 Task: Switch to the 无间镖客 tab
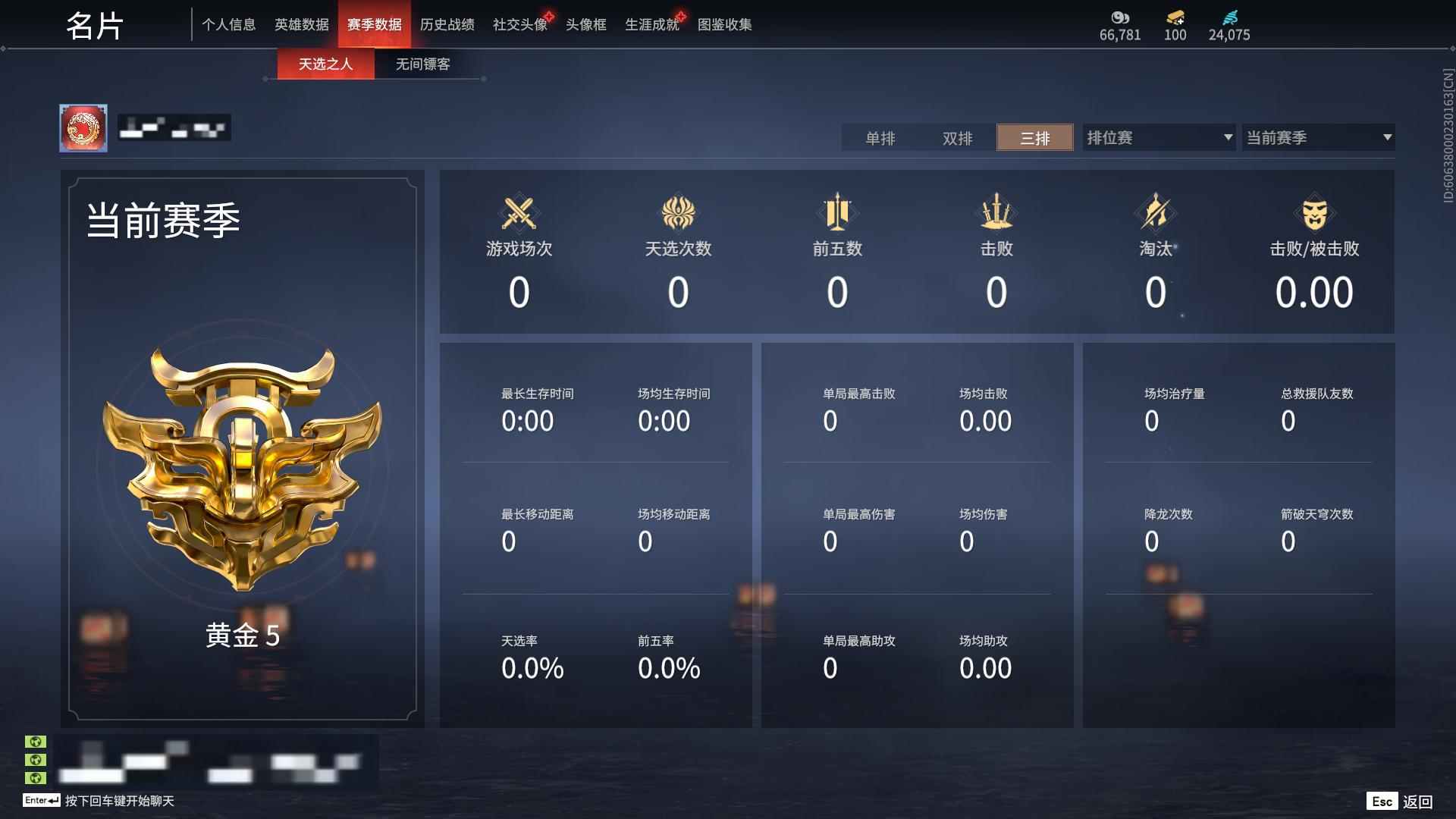pos(421,64)
